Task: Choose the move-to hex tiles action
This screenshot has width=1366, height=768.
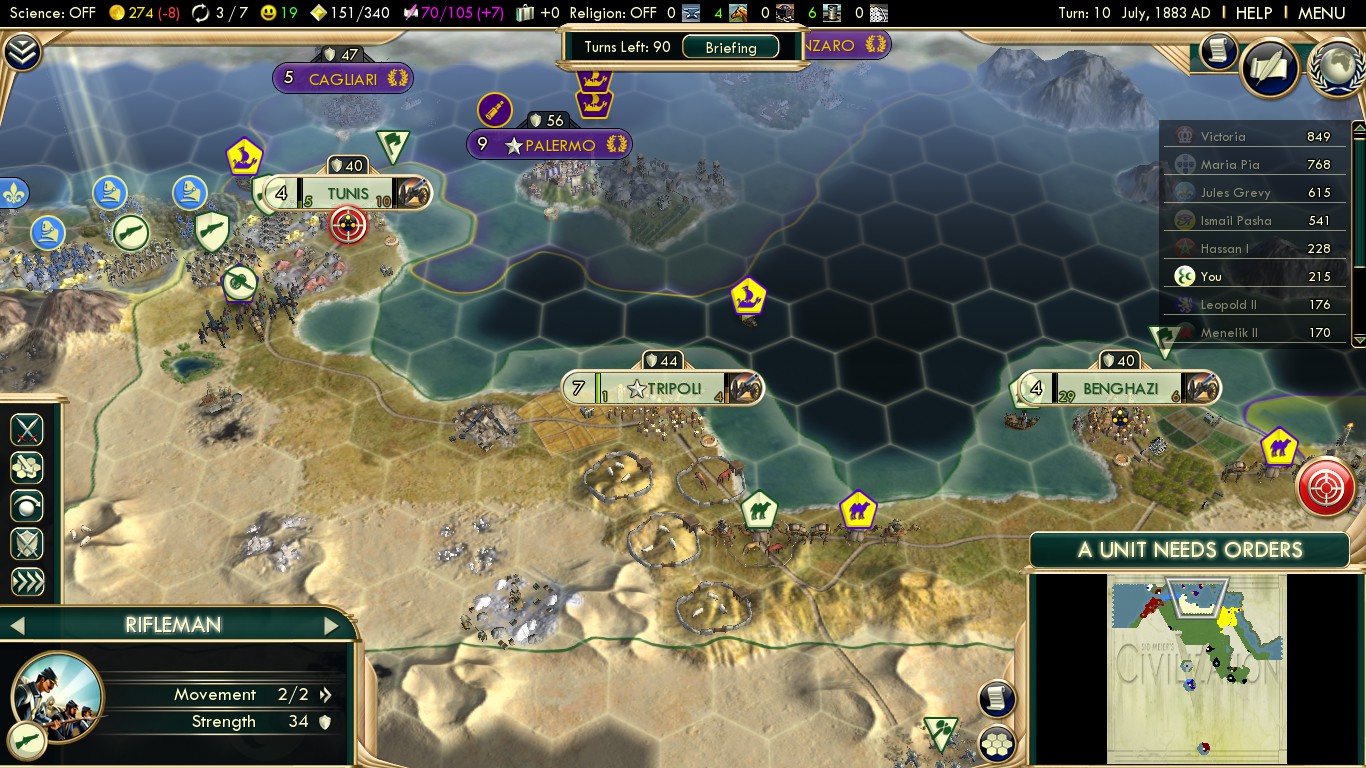Action: 27,467
